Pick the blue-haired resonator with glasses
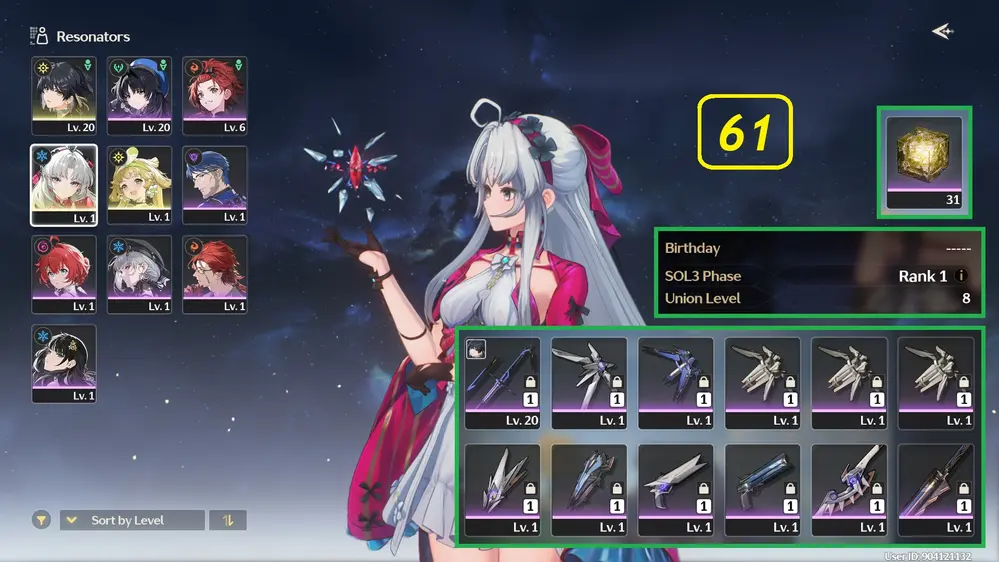The image size is (999, 562). click(x=214, y=184)
